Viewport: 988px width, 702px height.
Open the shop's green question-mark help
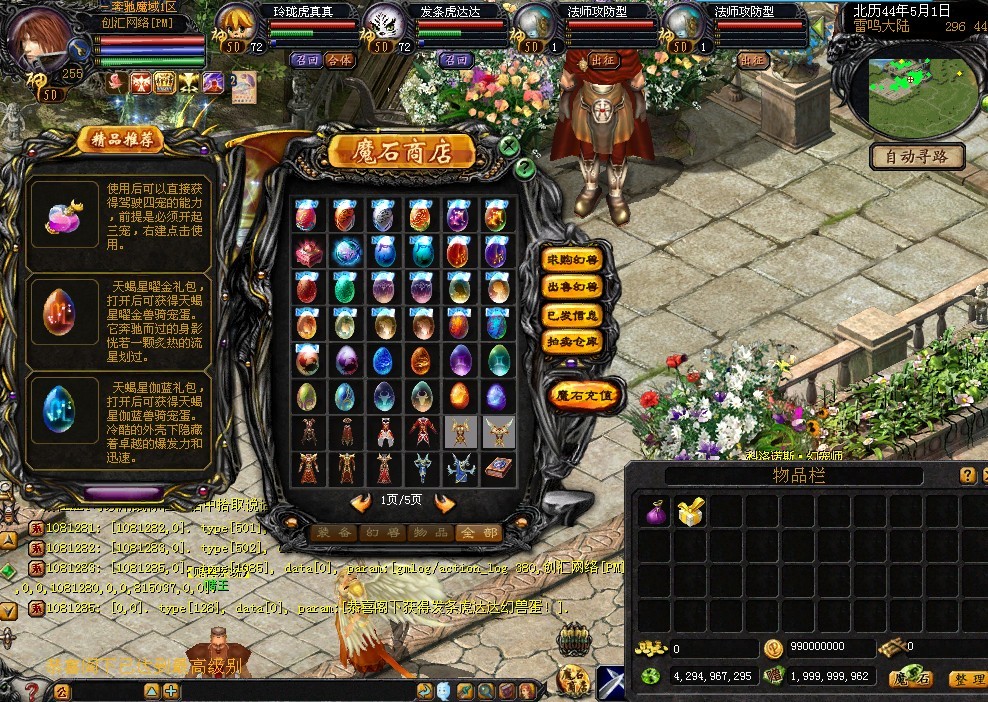[x=524, y=167]
